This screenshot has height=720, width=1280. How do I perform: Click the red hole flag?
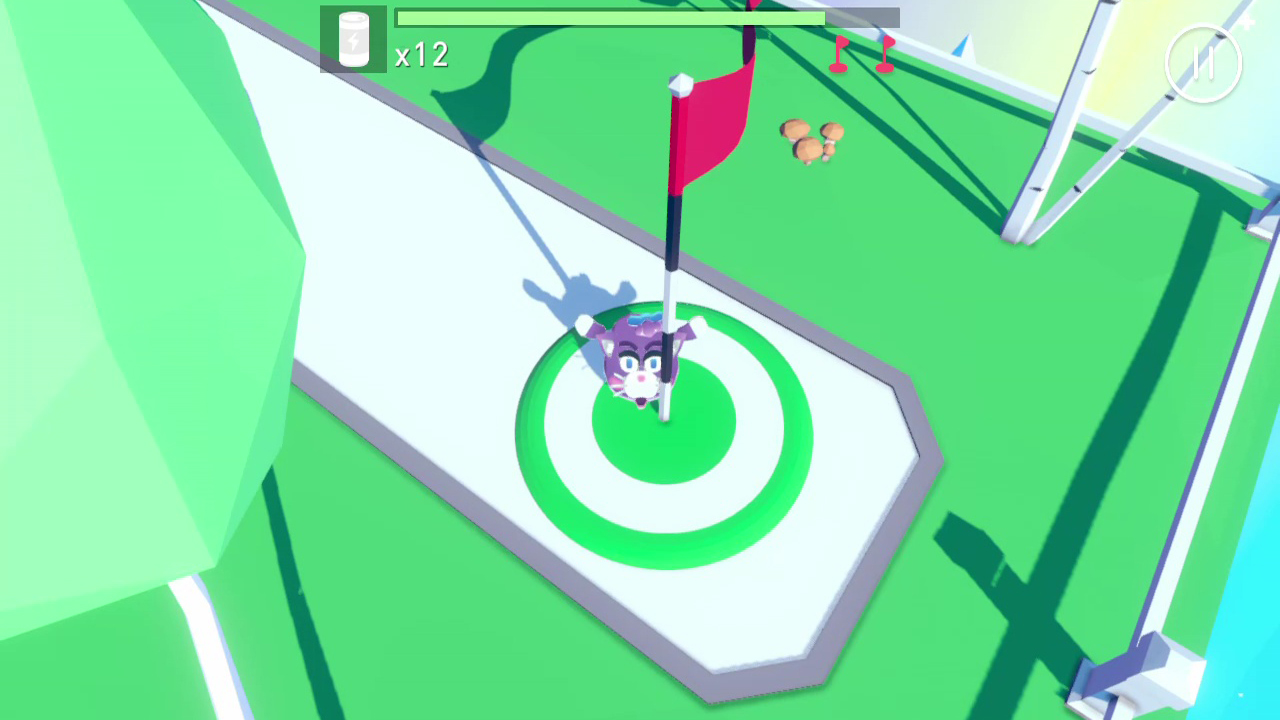click(x=715, y=120)
